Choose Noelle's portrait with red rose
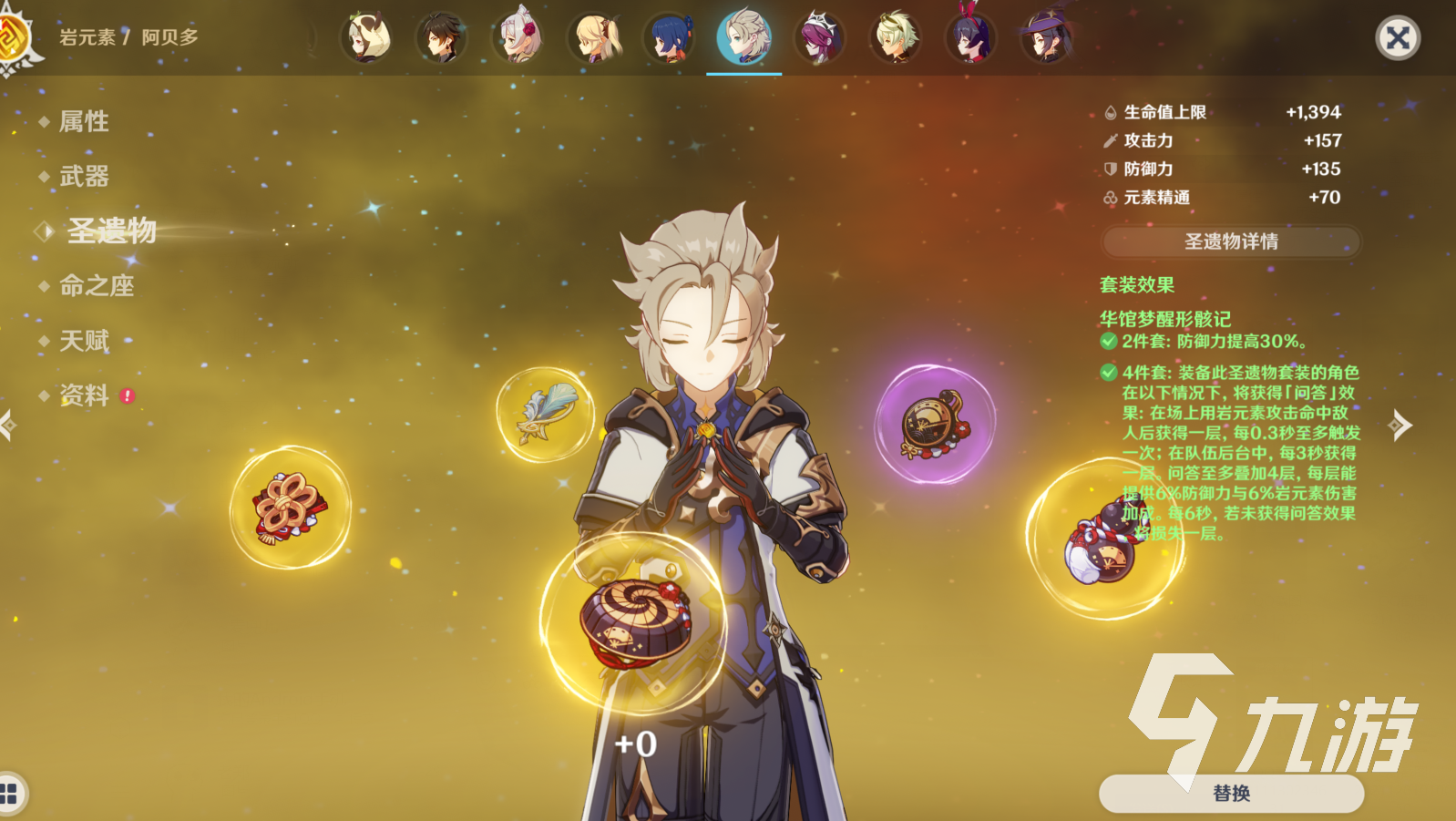 tap(518, 38)
